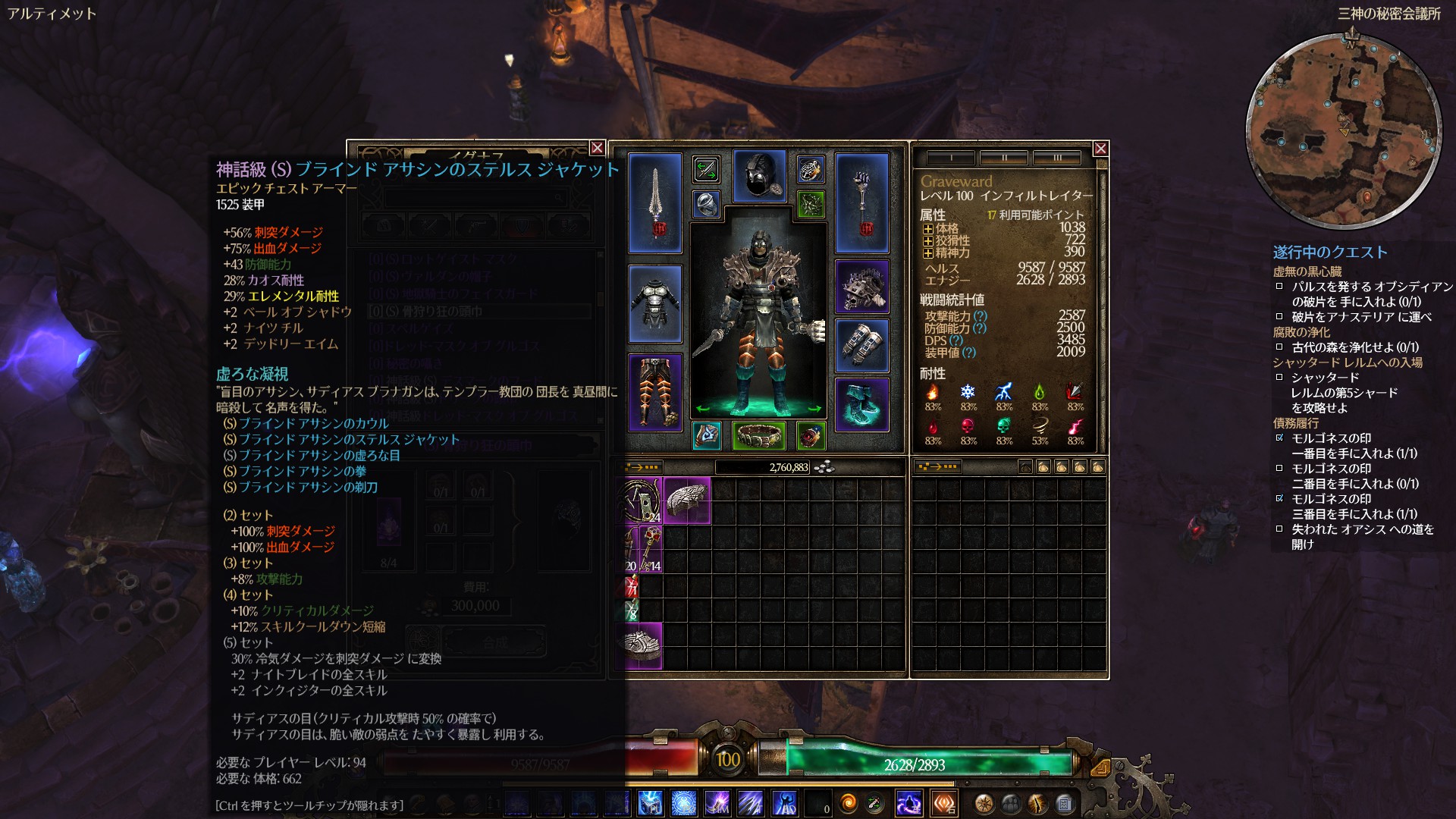Click the (?) help icon next to DPS

pos(955,341)
